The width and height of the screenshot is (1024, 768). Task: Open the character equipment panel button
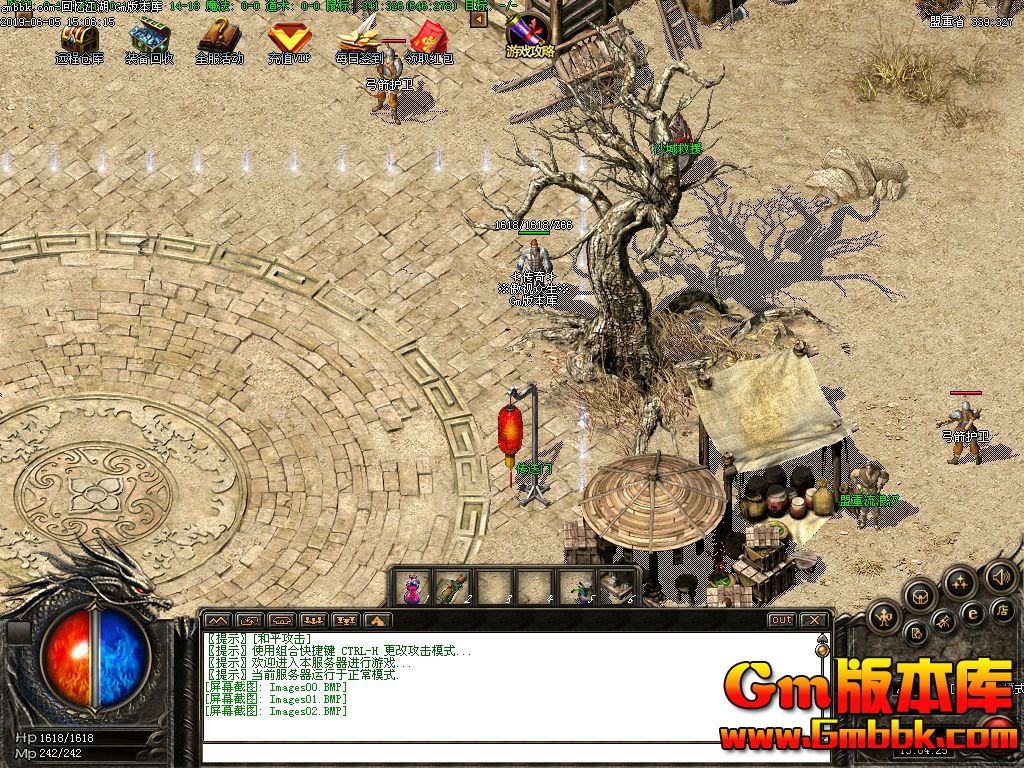click(884, 618)
